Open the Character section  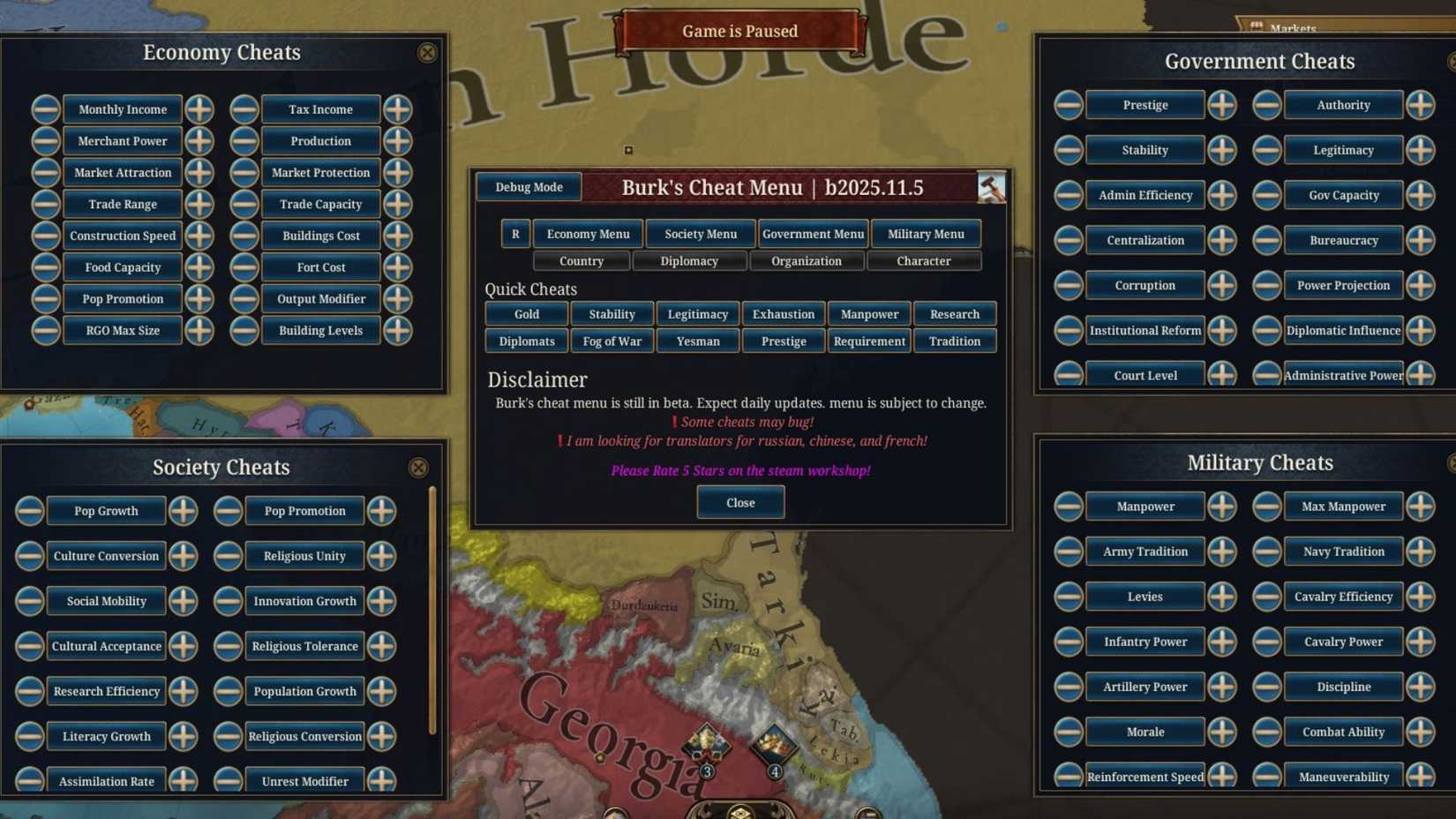coord(925,260)
